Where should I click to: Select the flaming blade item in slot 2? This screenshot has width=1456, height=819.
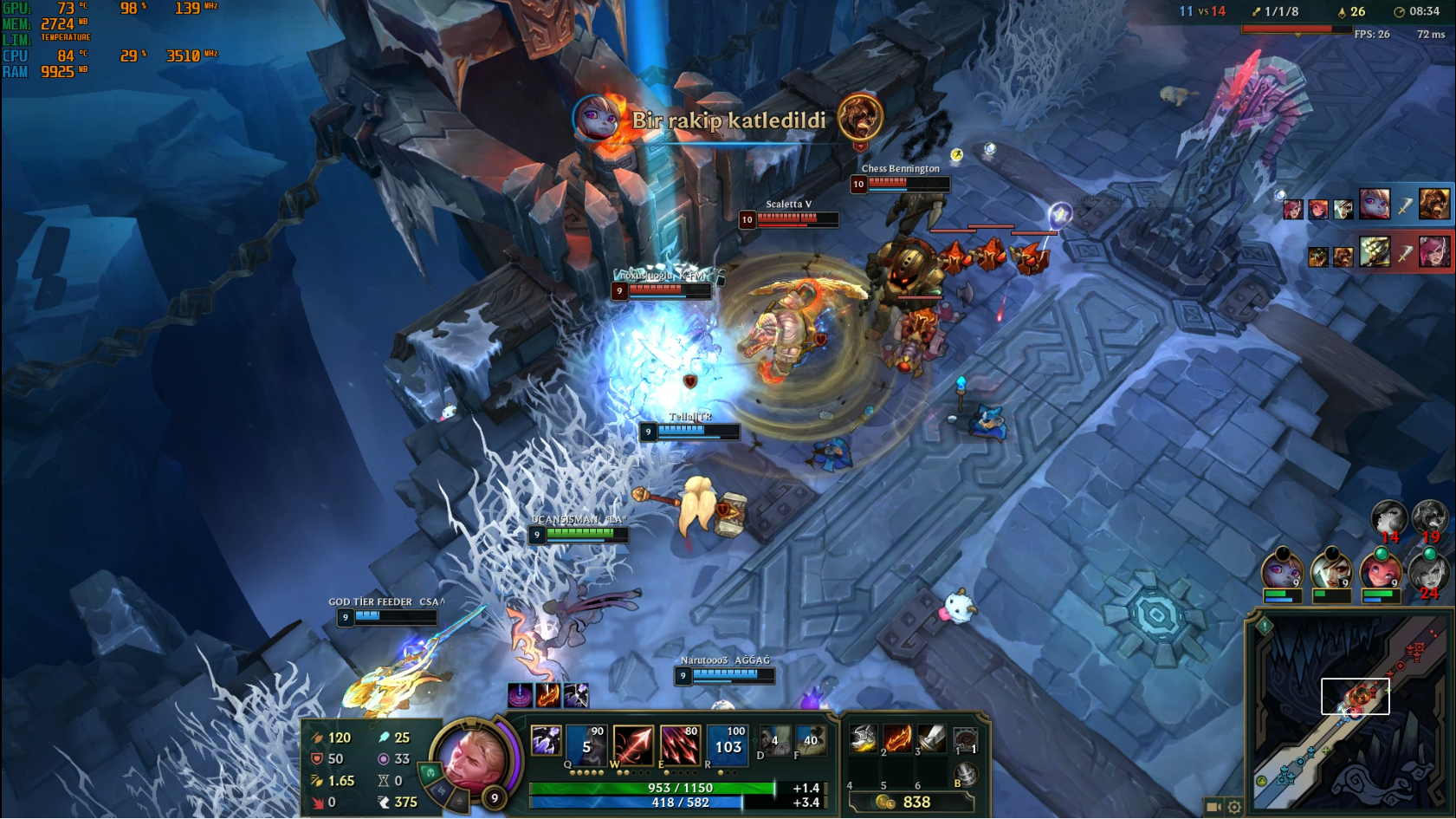coord(897,738)
